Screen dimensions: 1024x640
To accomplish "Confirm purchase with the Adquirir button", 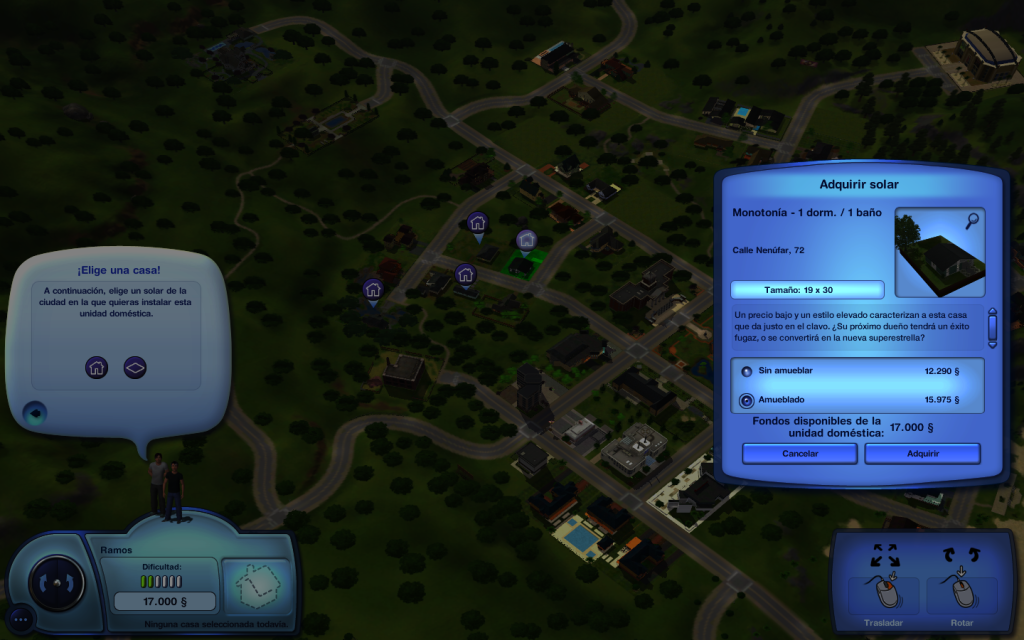I will (921, 453).
